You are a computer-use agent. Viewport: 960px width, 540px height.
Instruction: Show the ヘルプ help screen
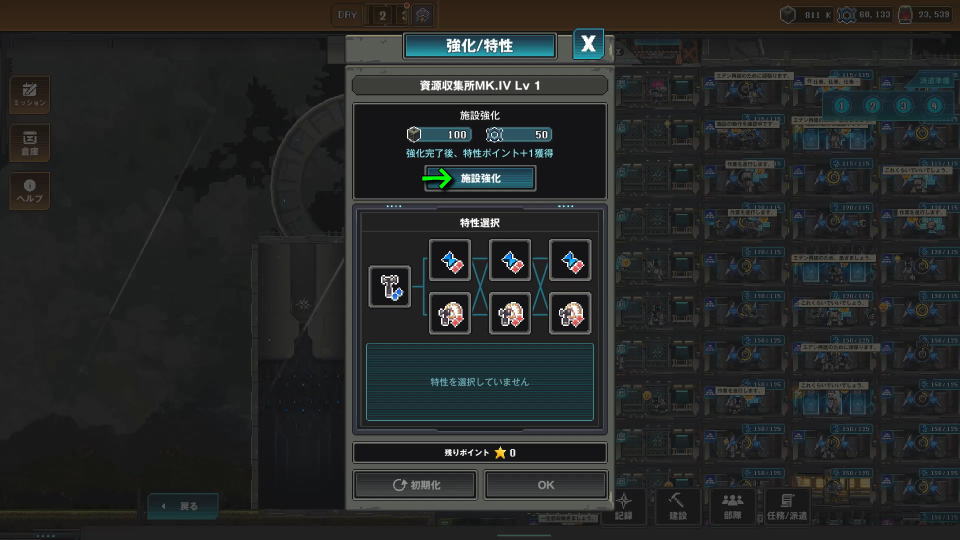[x=29, y=190]
